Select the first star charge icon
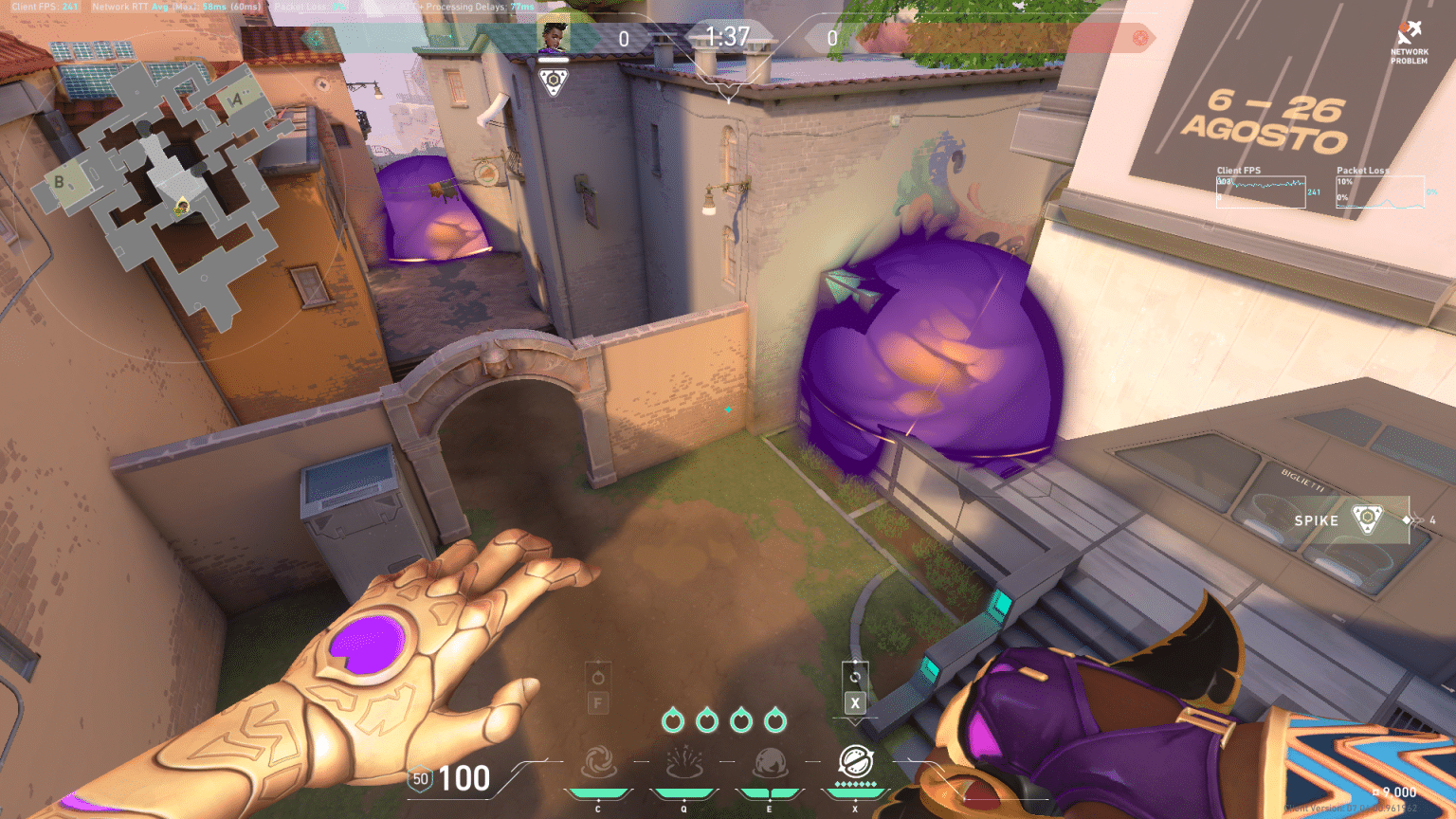1456x819 pixels. pyautogui.click(x=673, y=720)
